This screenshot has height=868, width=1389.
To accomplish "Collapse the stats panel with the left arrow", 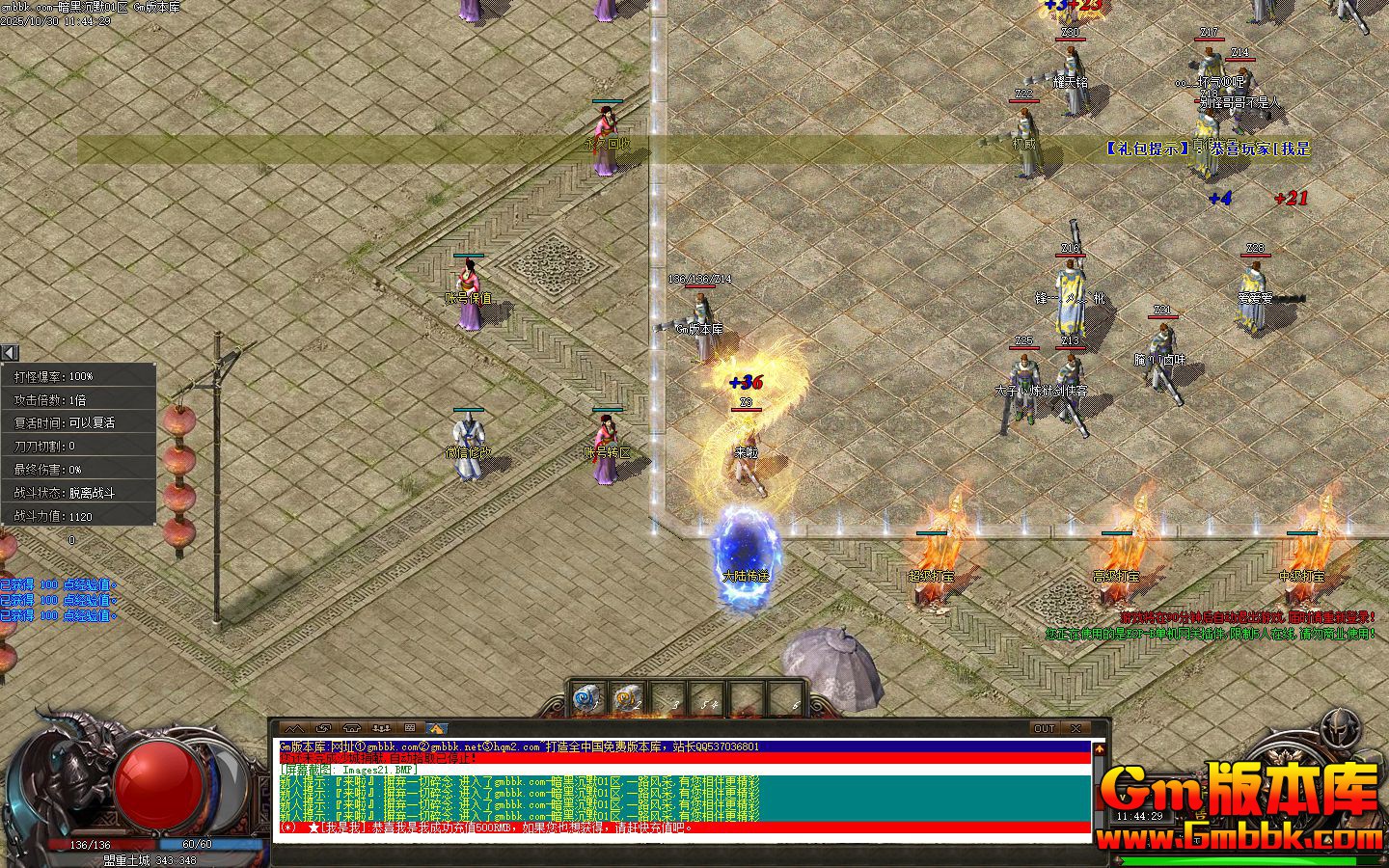I will (10, 353).
